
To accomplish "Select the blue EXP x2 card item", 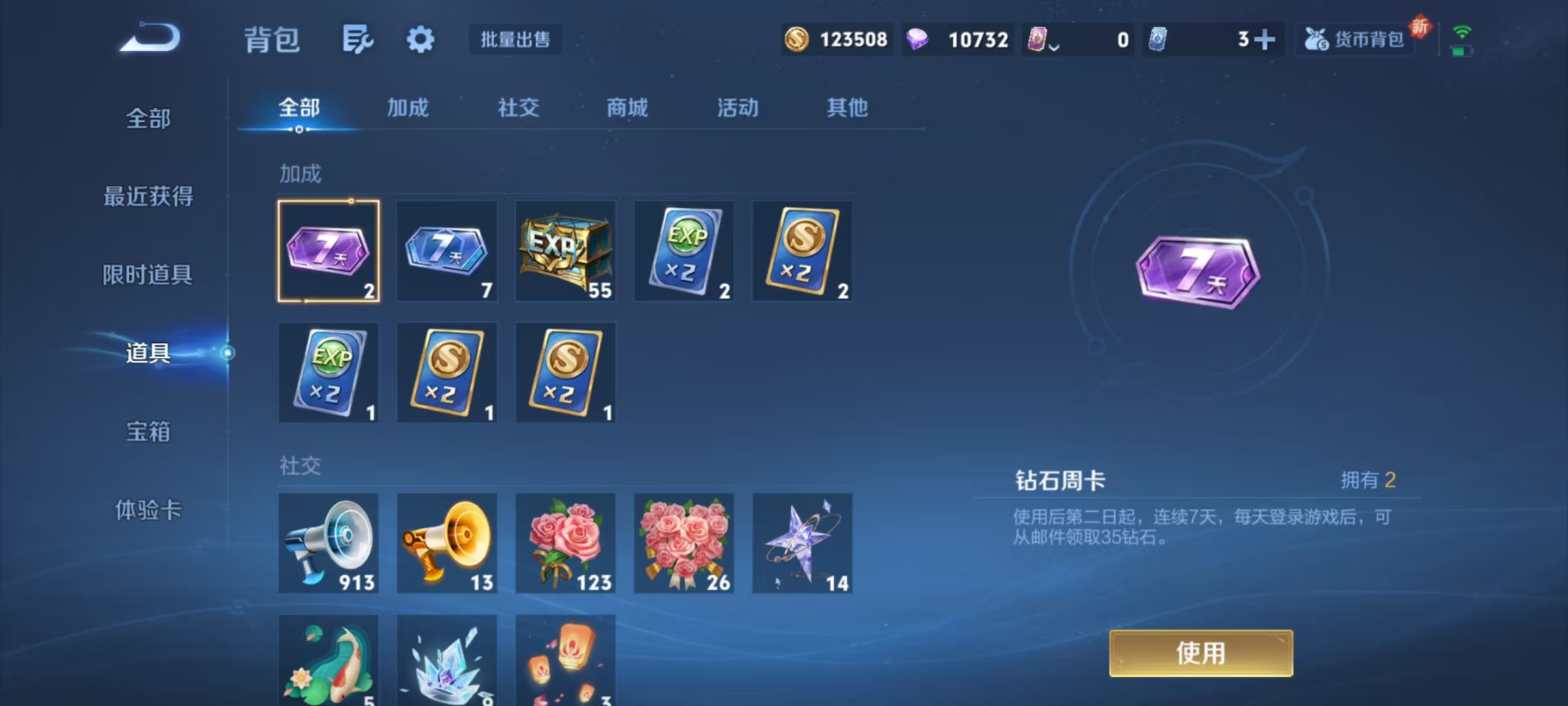I will (683, 251).
